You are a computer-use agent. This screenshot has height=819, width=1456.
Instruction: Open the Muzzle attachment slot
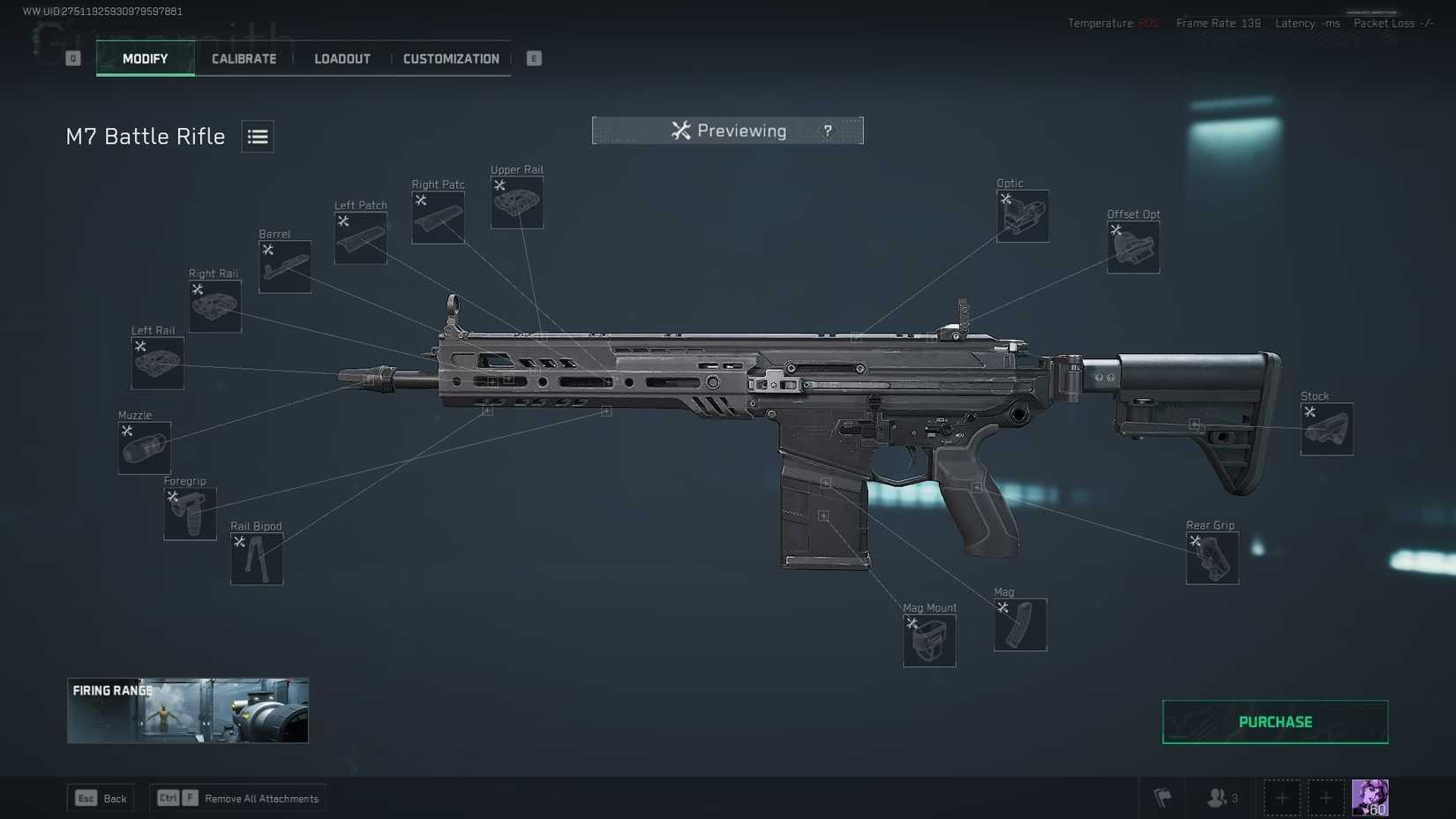click(143, 447)
